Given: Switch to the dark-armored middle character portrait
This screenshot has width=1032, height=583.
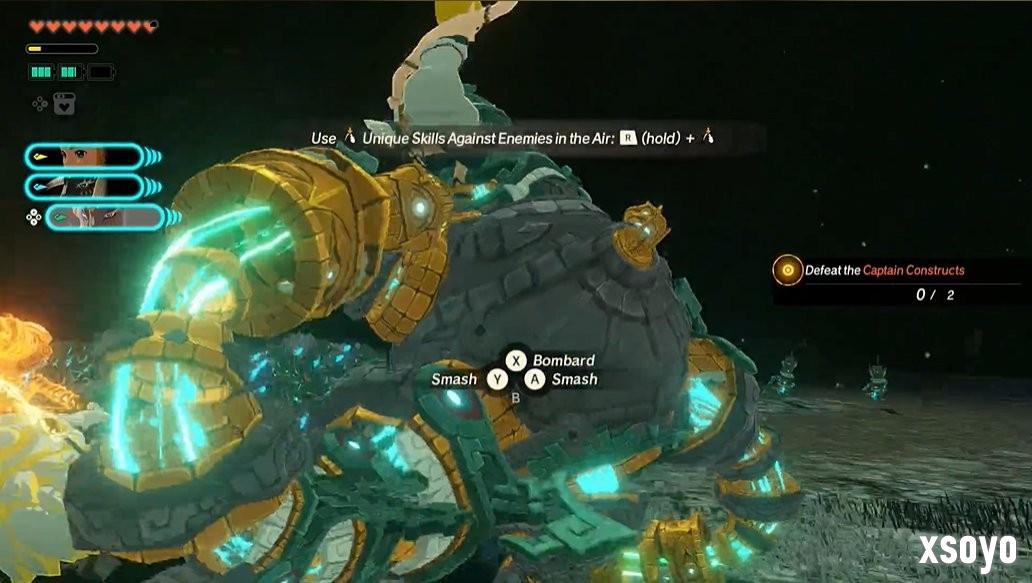Looking at the screenshot, I should [x=84, y=186].
